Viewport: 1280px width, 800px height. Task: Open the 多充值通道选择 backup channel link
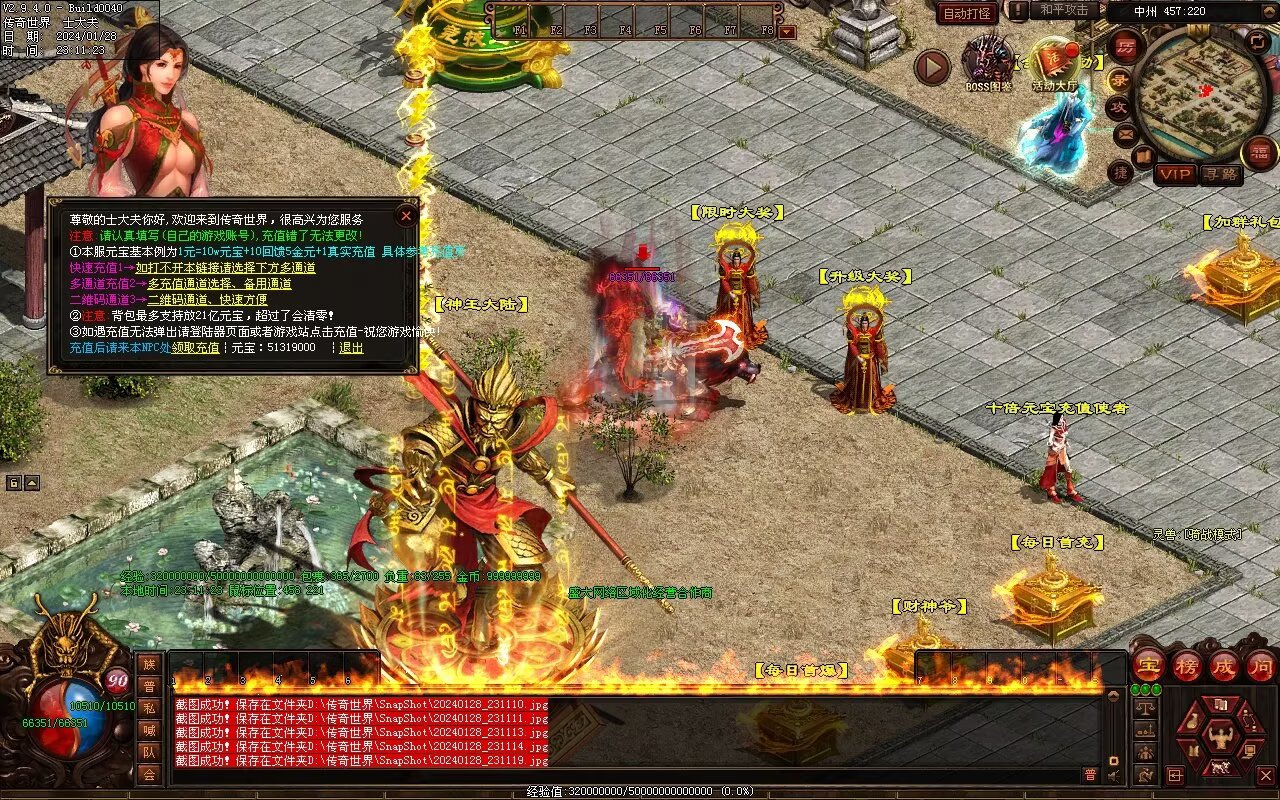pos(219,284)
